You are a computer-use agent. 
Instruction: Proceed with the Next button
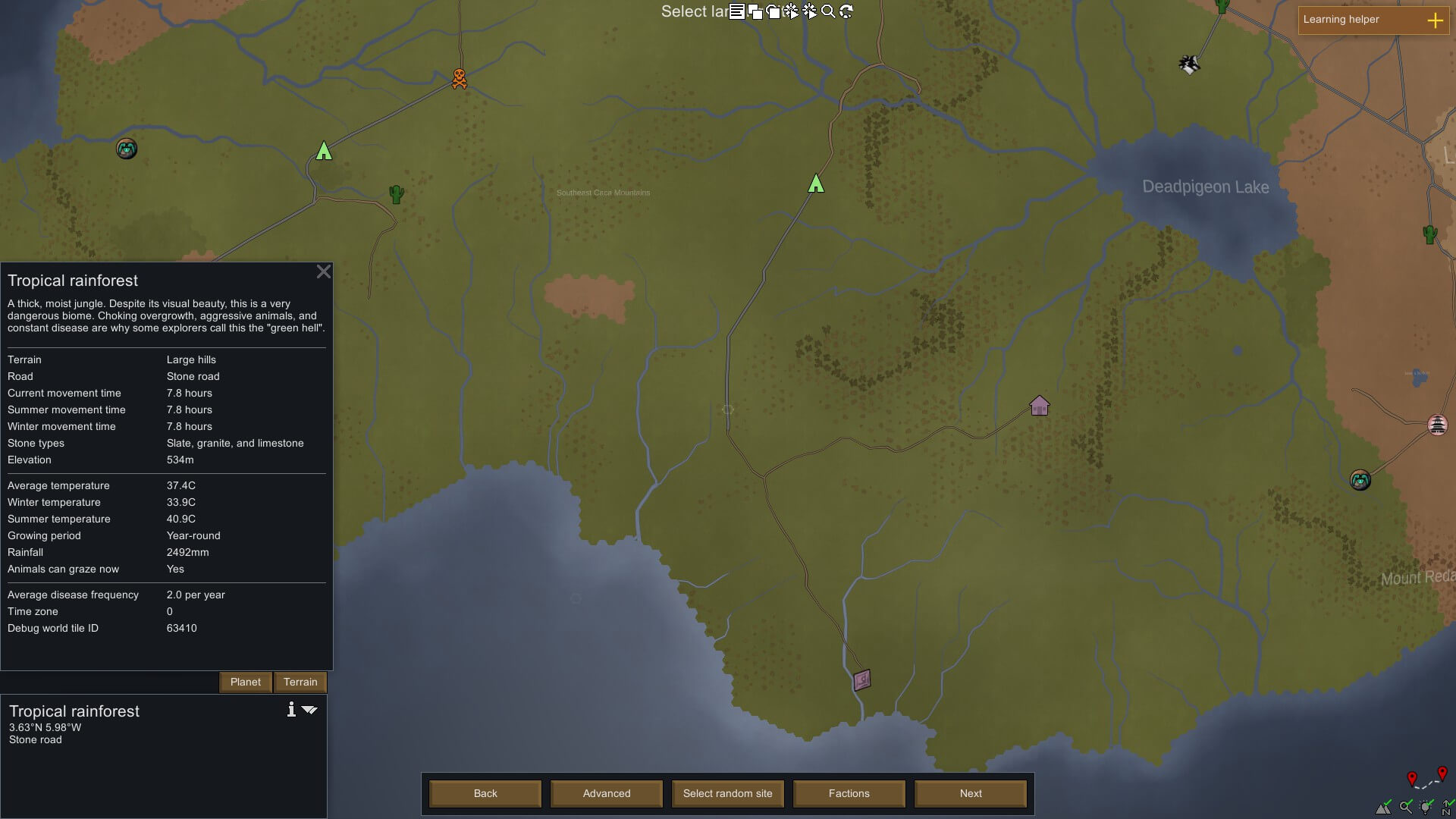point(970,793)
